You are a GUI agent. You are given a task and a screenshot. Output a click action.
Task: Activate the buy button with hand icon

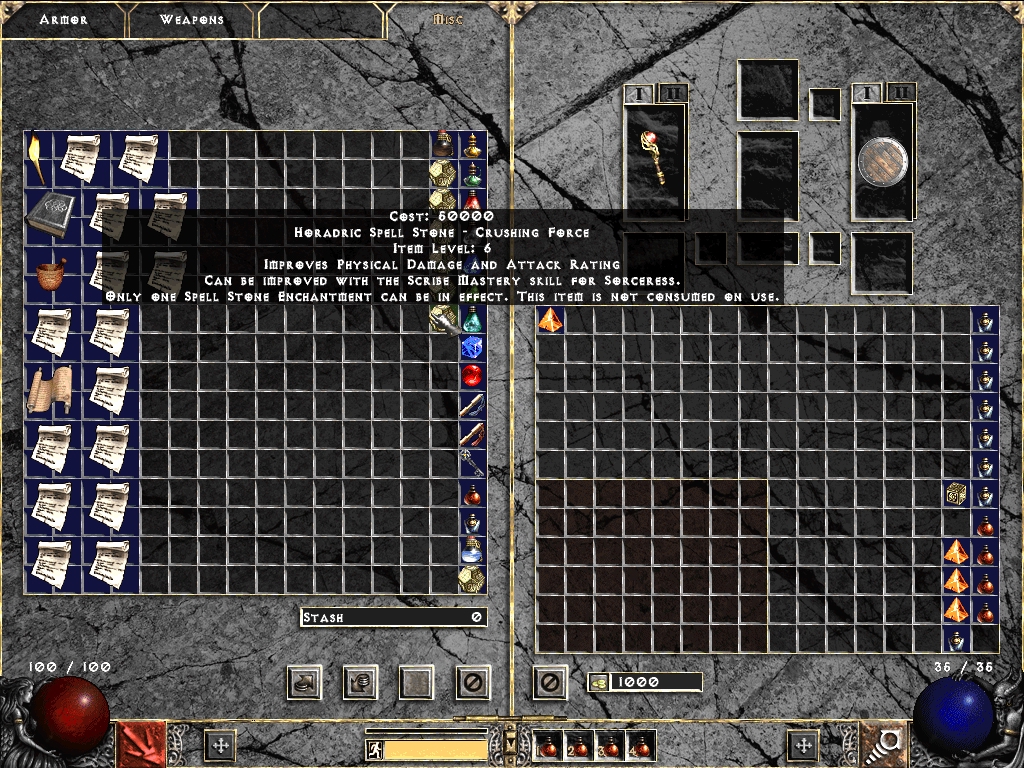[305, 683]
